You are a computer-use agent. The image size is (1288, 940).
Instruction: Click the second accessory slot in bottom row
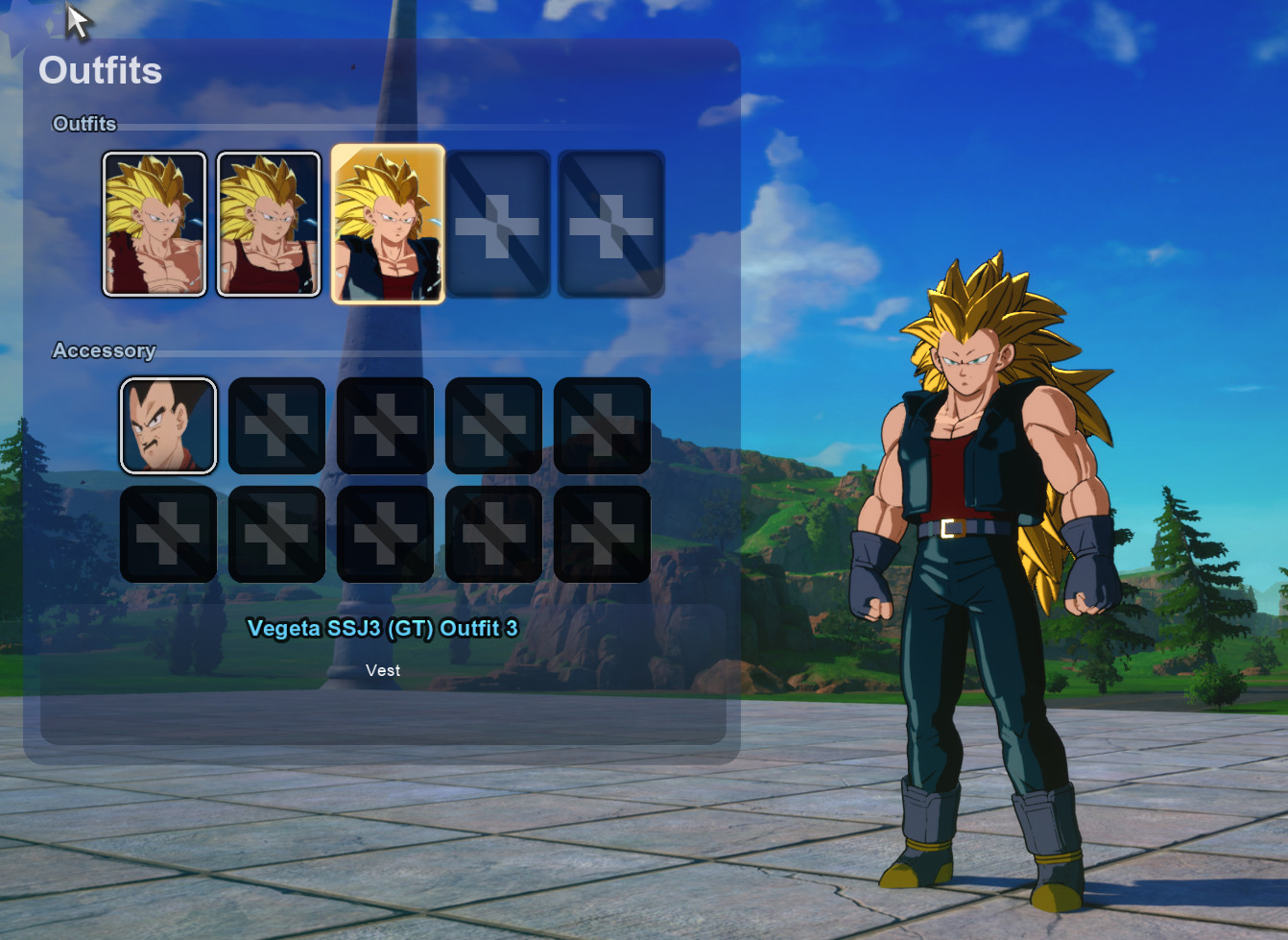[x=275, y=535]
